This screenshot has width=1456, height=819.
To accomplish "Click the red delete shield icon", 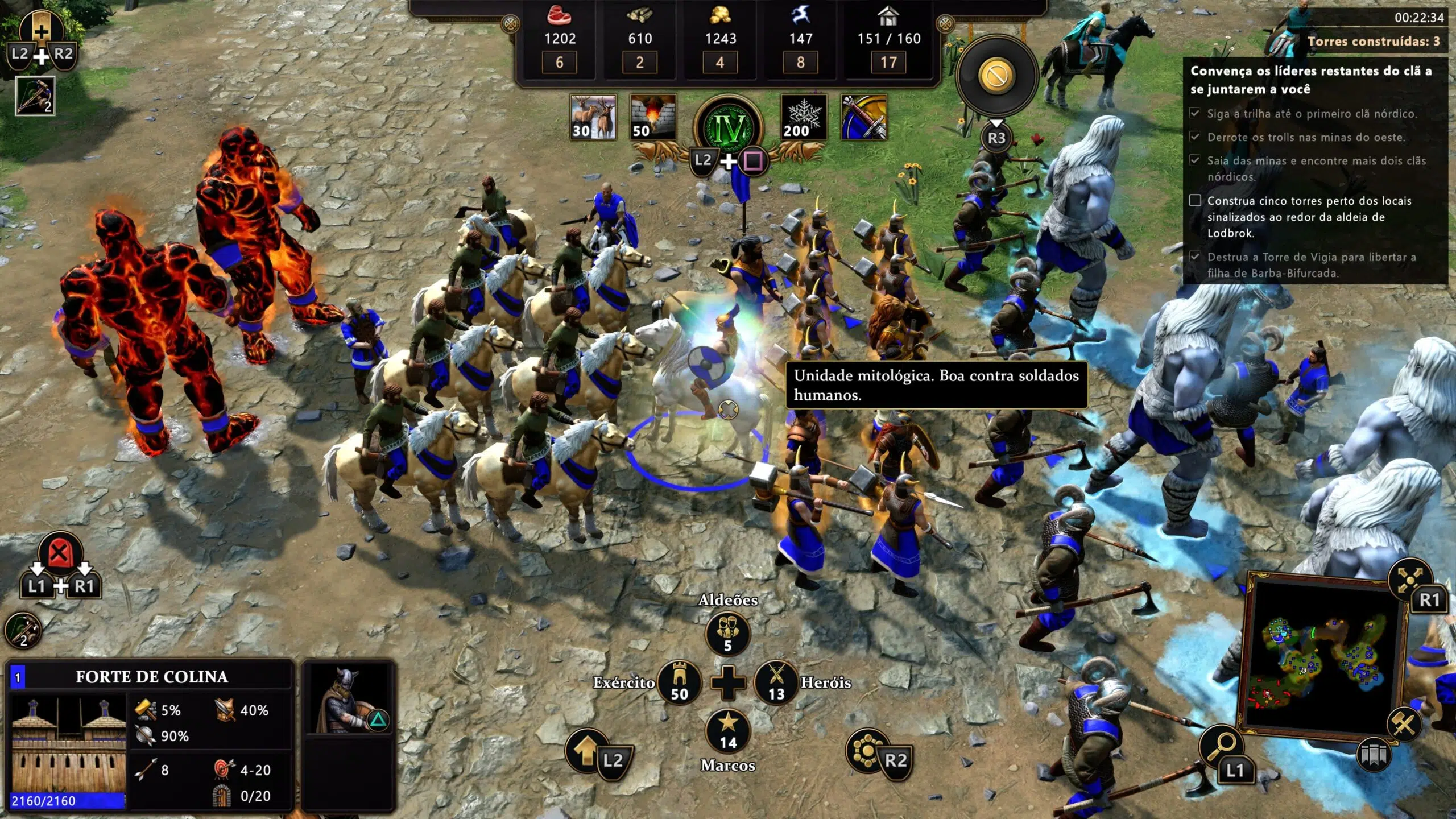I will point(60,553).
